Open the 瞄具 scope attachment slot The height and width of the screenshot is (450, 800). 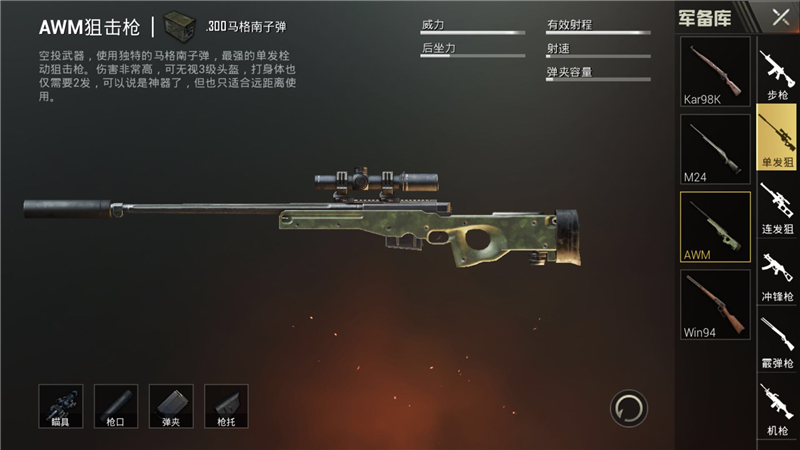(x=60, y=405)
